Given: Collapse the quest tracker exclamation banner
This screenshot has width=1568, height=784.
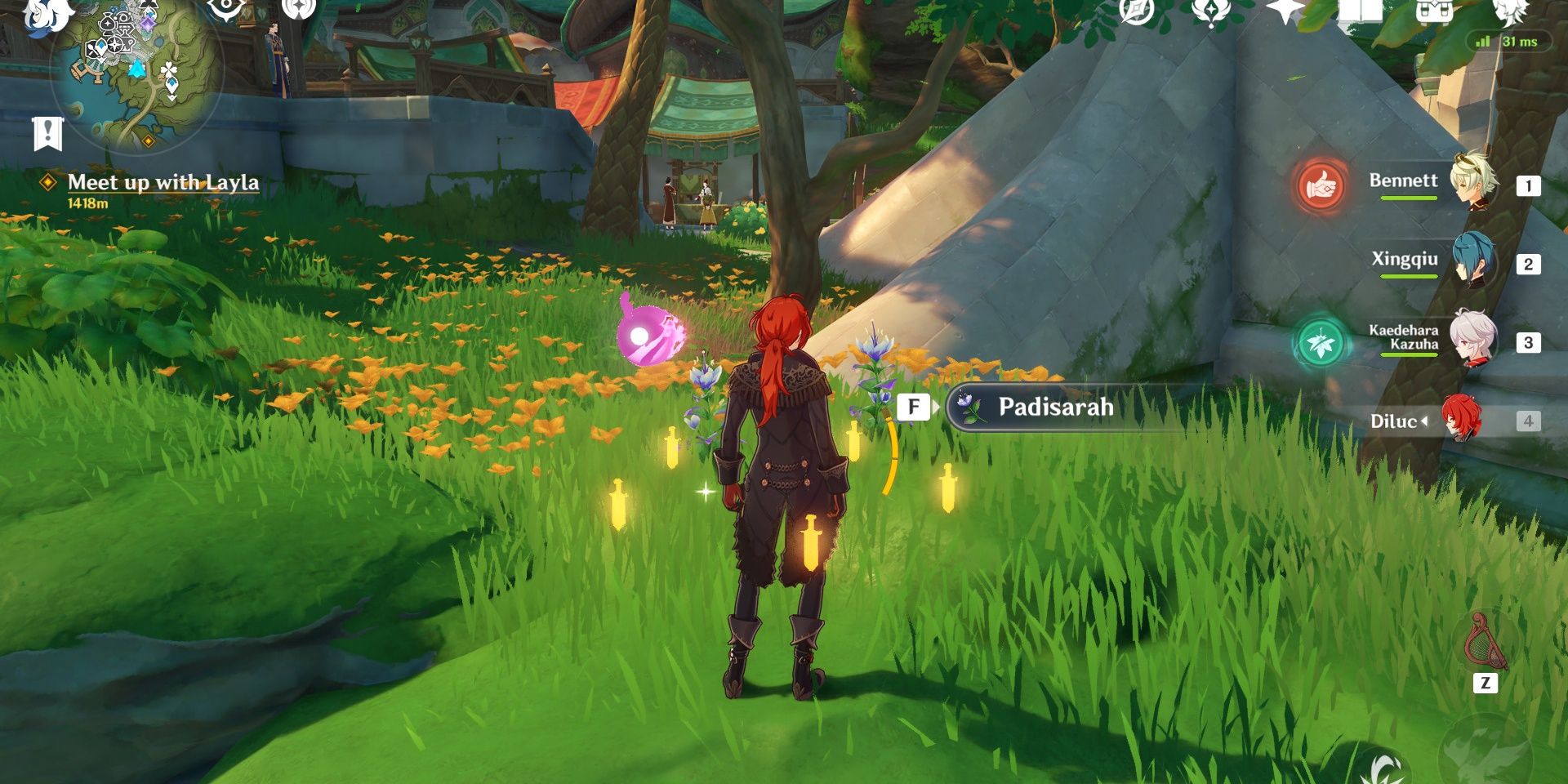Looking at the screenshot, I should (47, 133).
